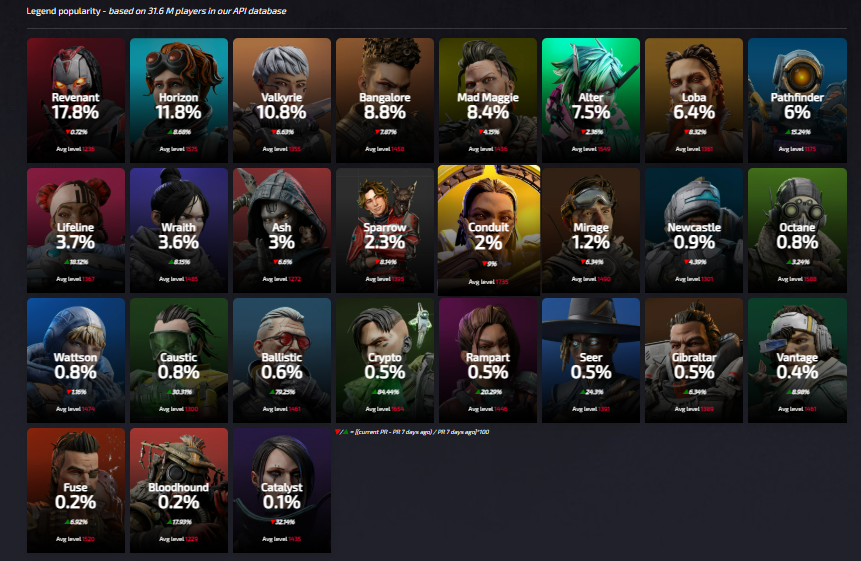861x561 pixels.
Task: Choose the Loba legend card
Action: click(694, 100)
